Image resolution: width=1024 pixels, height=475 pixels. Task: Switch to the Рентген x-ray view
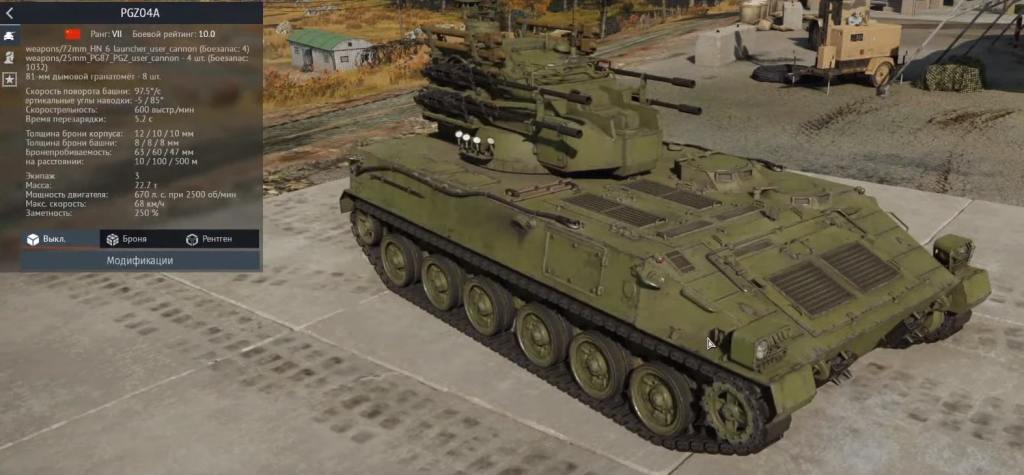point(209,240)
